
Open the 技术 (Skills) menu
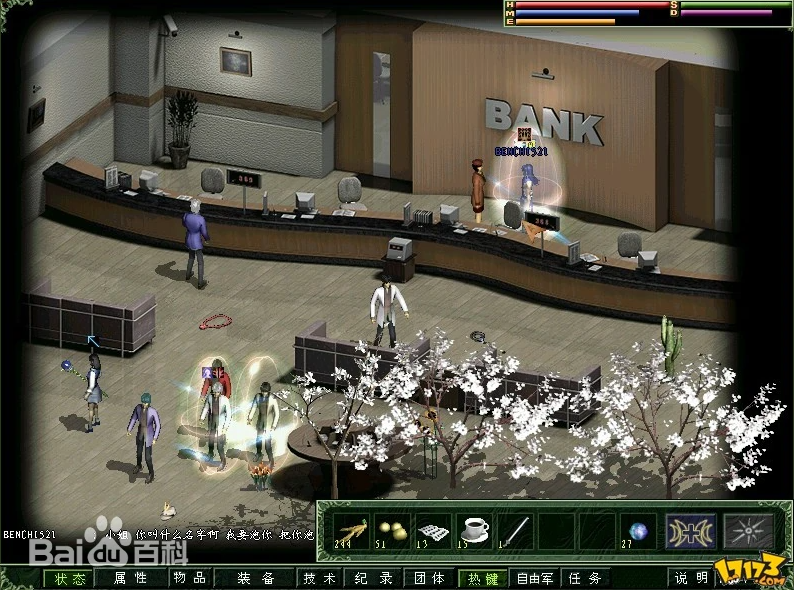(x=320, y=578)
